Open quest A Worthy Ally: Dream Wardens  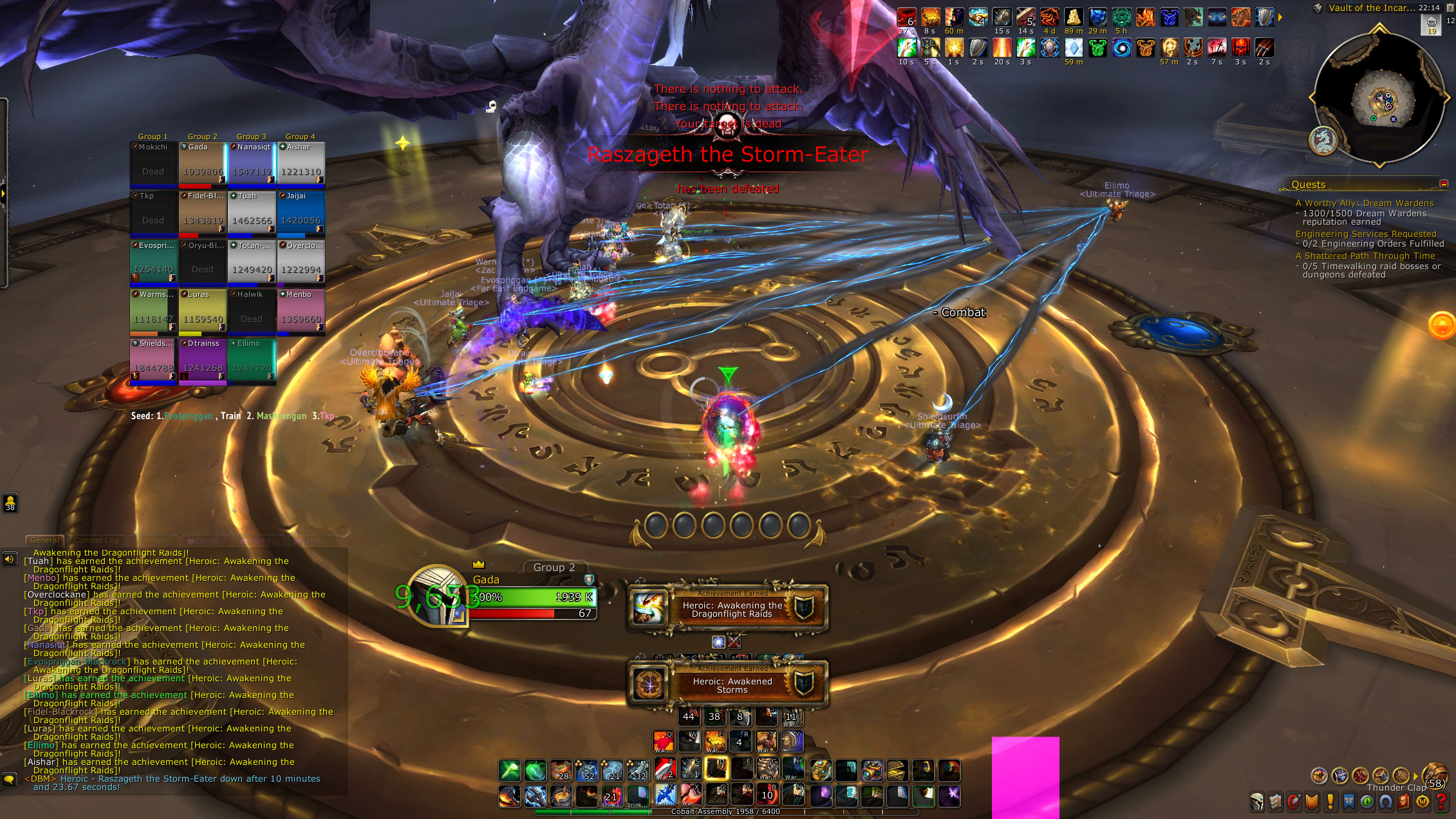pos(1364,203)
